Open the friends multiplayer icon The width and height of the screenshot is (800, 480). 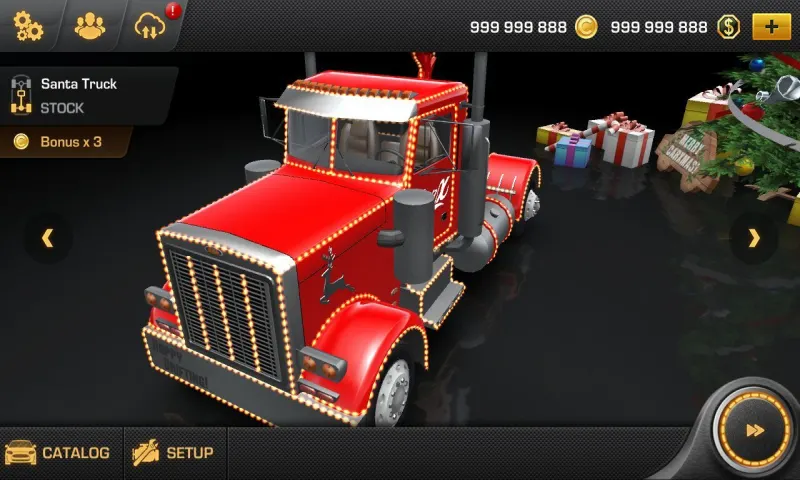[x=90, y=26]
